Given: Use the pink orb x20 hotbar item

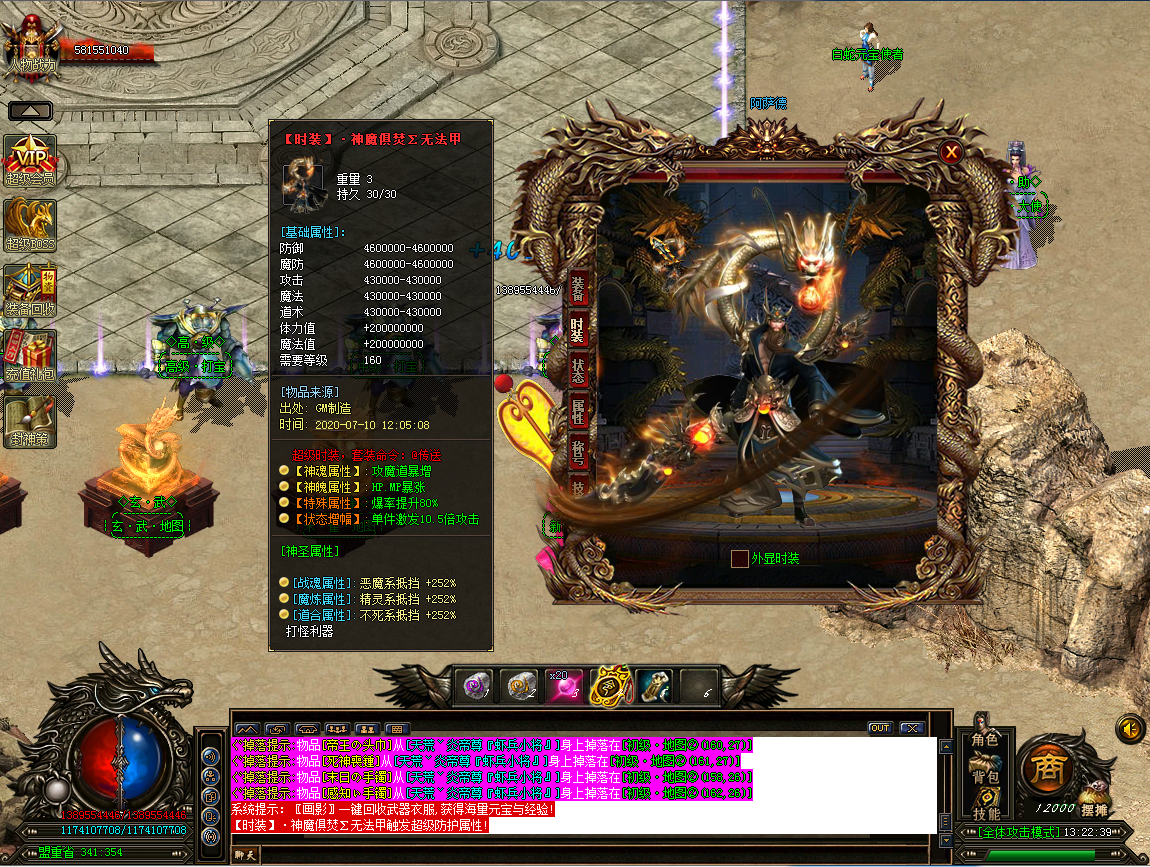Looking at the screenshot, I should click(x=563, y=686).
